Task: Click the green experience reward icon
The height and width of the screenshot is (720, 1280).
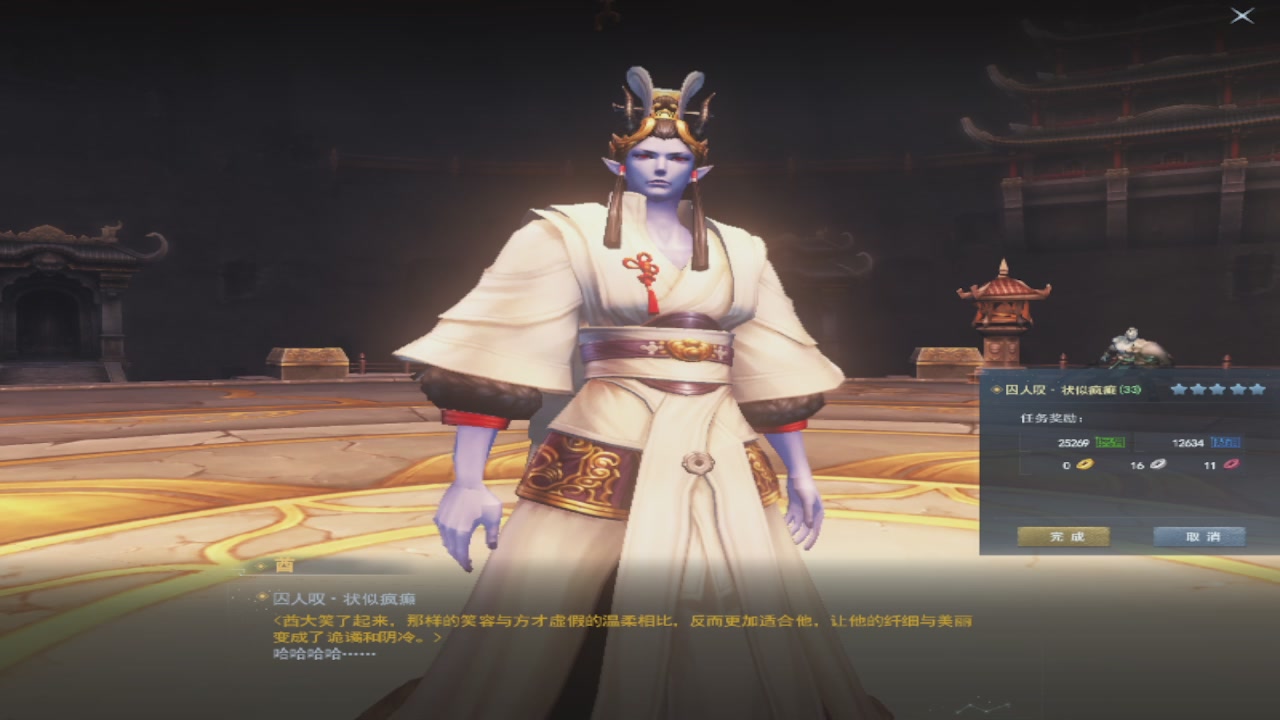Action: (x=1109, y=443)
